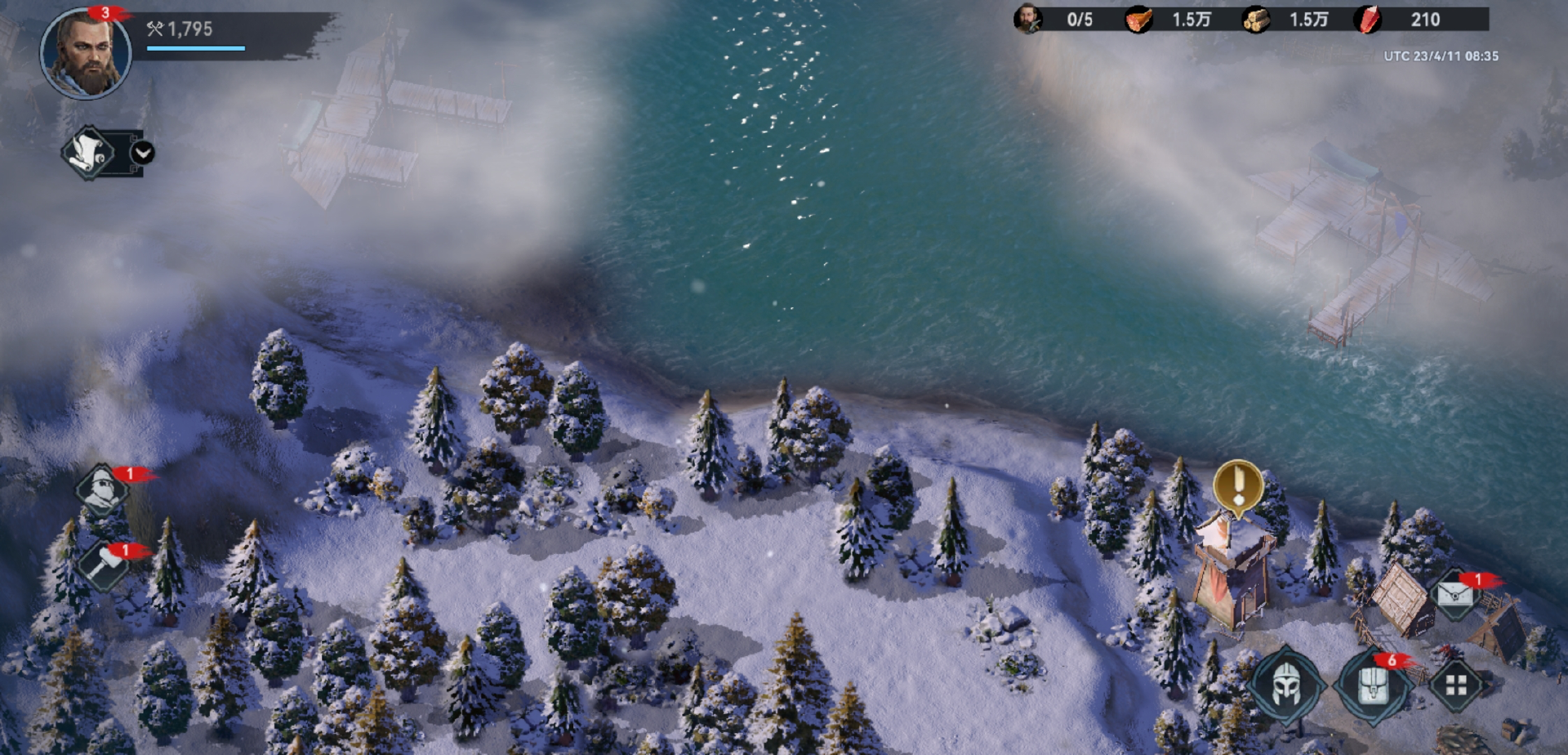The height and width of the screenshot is (755, 1568).
Task: Open the backpack inventory button
Action: 1373,685
